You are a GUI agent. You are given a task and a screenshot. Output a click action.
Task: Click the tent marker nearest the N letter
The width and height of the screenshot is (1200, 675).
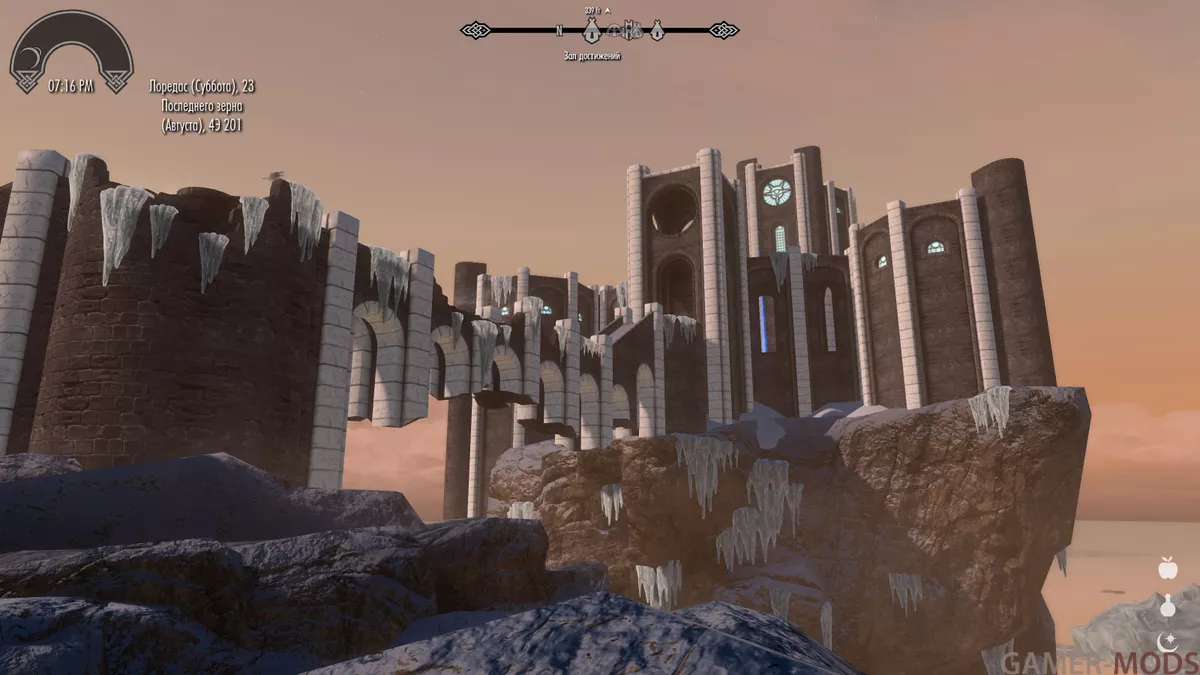(591, 30)
